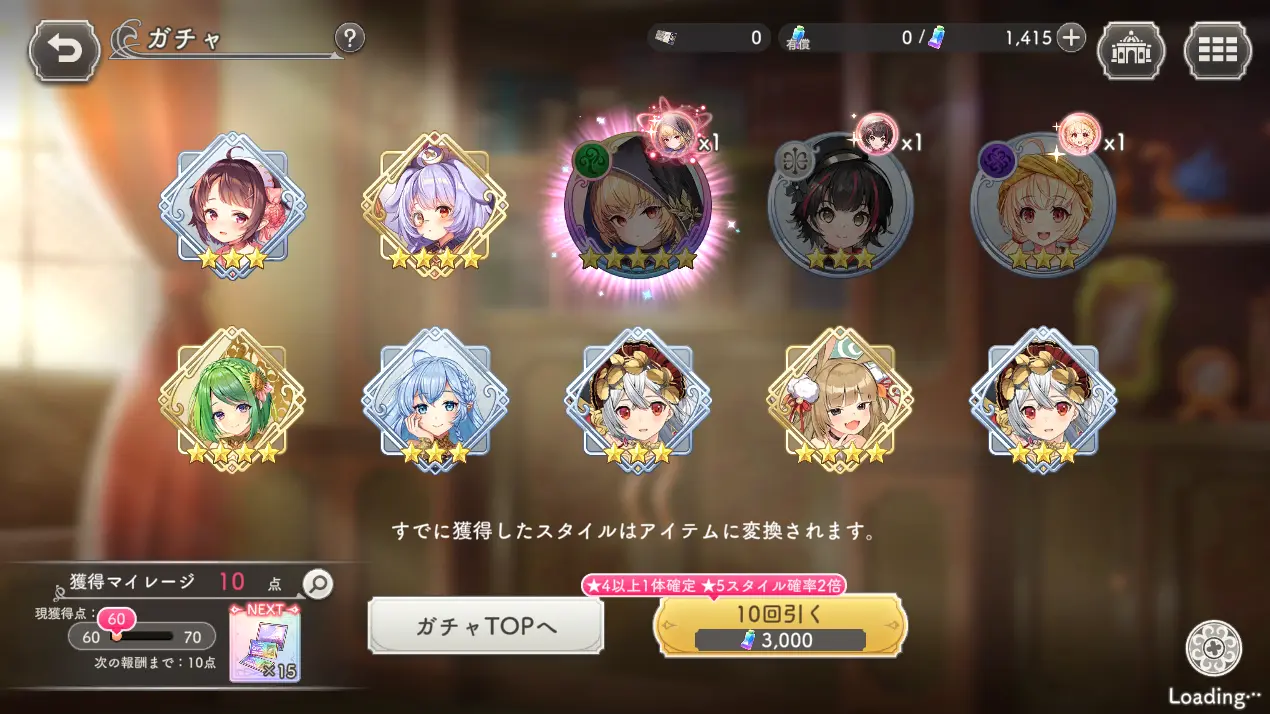Screen dimensions: 1270x714
Task: Add more gems with the plus button
Action: pyautogui.click(x=1071, y=38)
